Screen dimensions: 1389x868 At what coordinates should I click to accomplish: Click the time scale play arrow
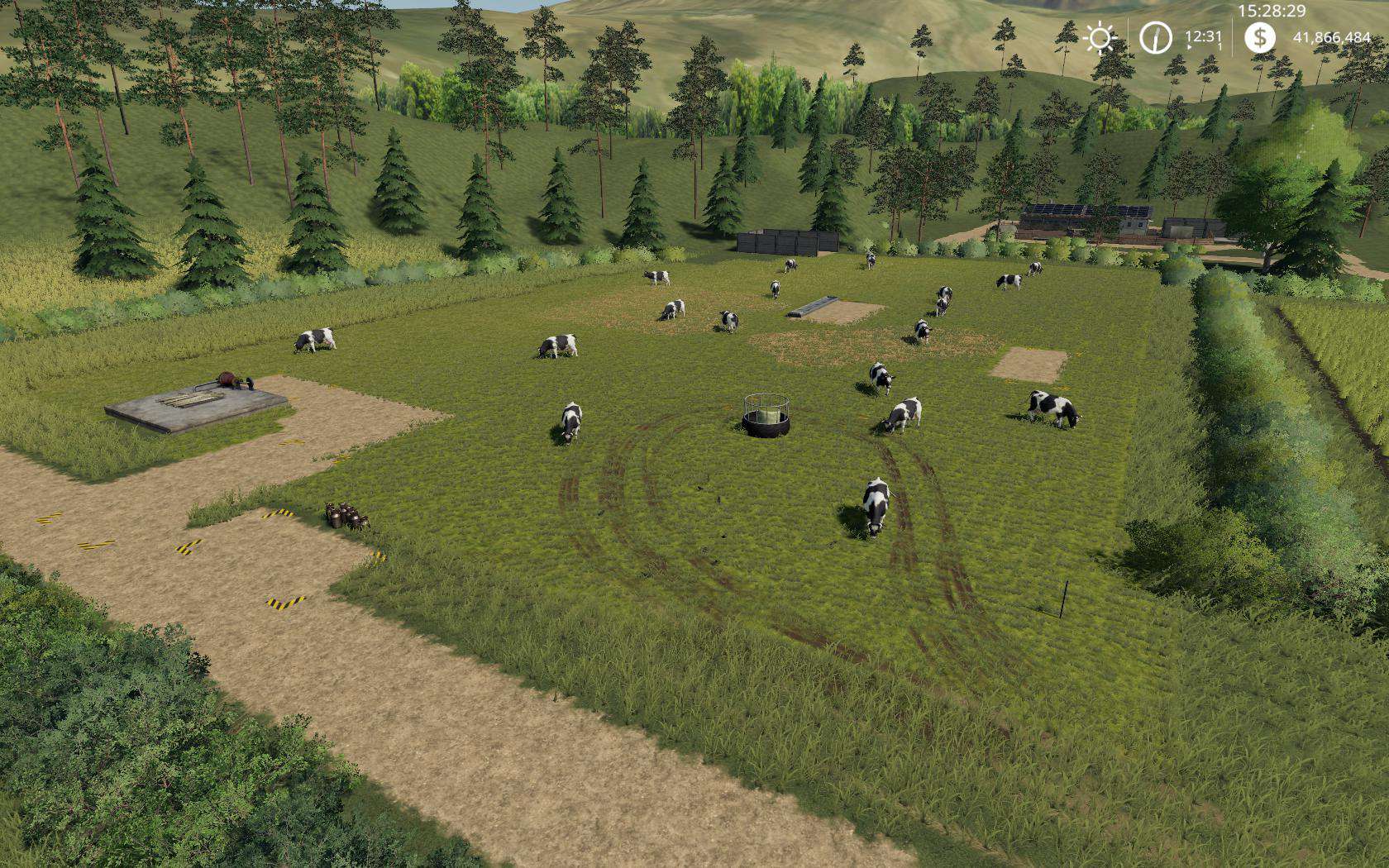(1189, 47)
